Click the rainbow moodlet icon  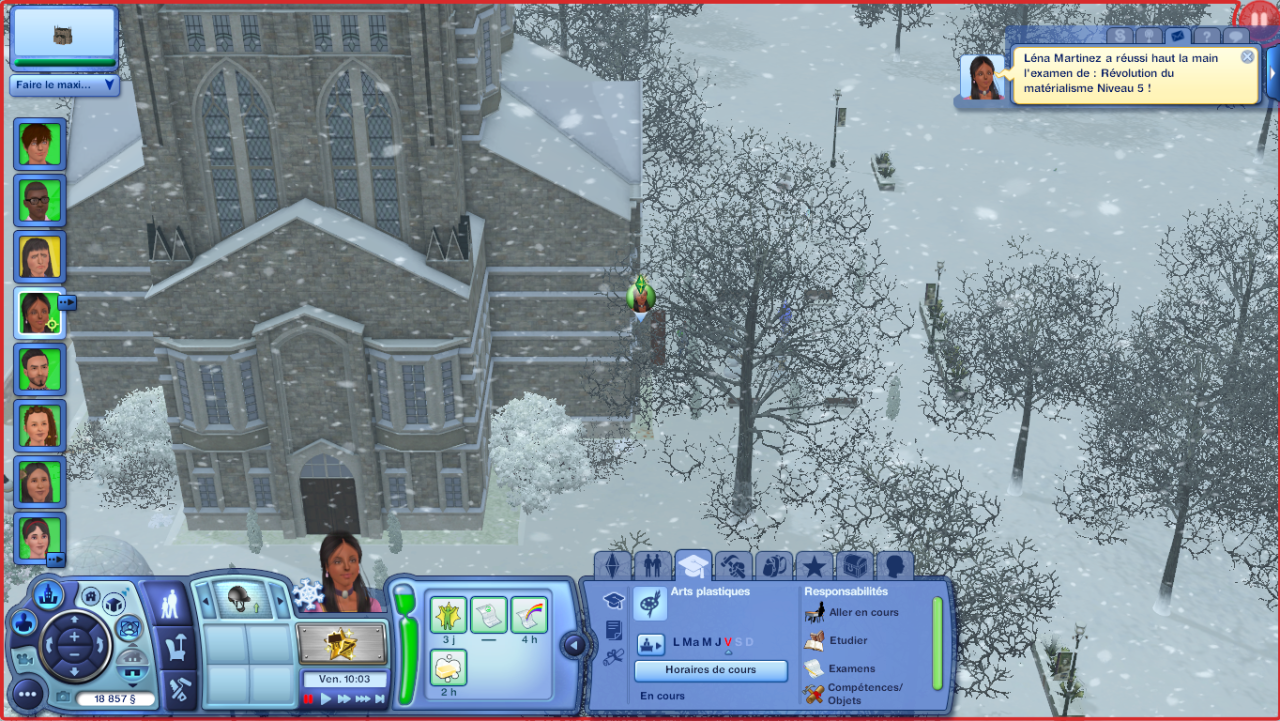(x=529, y=615)
